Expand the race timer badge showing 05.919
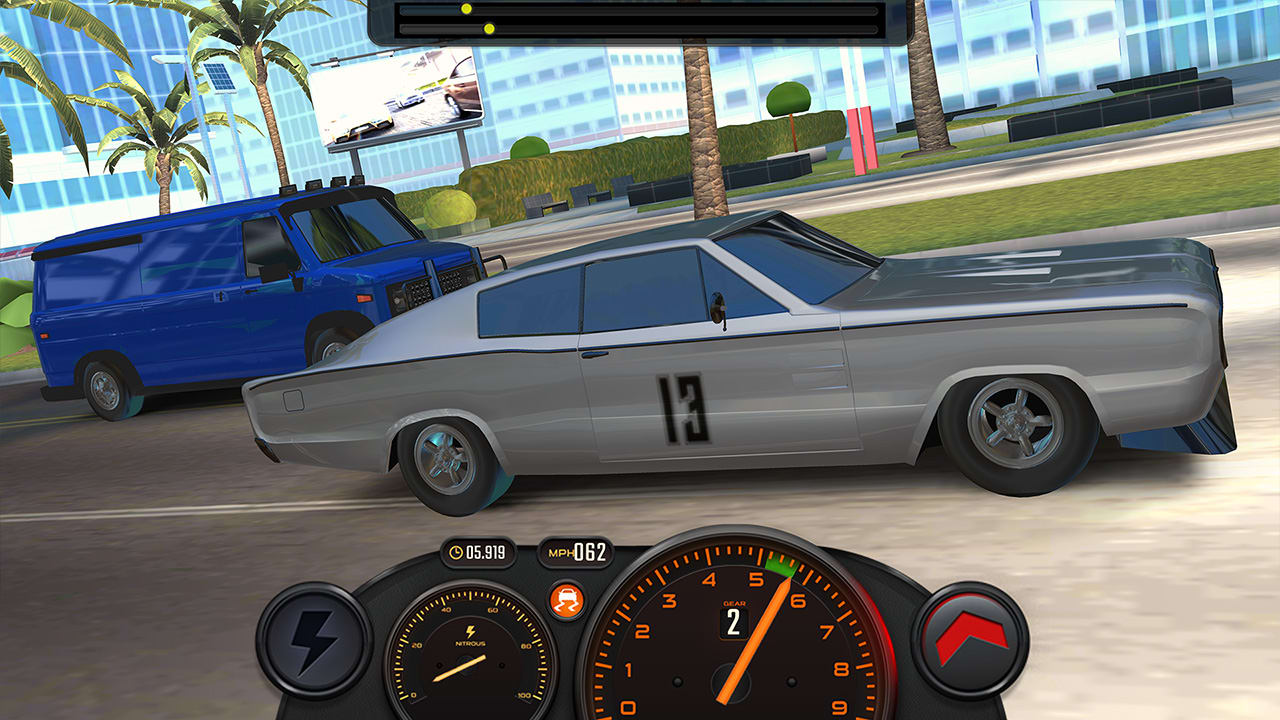Screen dimensions: 1280x720 [480, 553]
